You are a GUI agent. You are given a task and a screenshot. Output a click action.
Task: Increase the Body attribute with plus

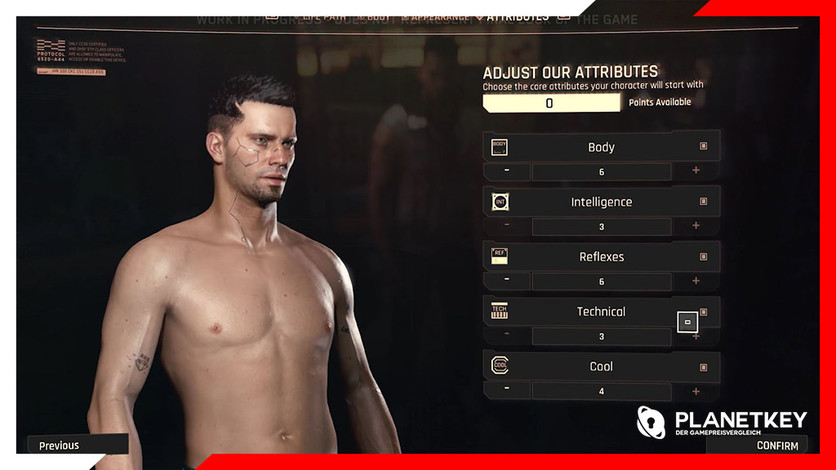(696, 171)
